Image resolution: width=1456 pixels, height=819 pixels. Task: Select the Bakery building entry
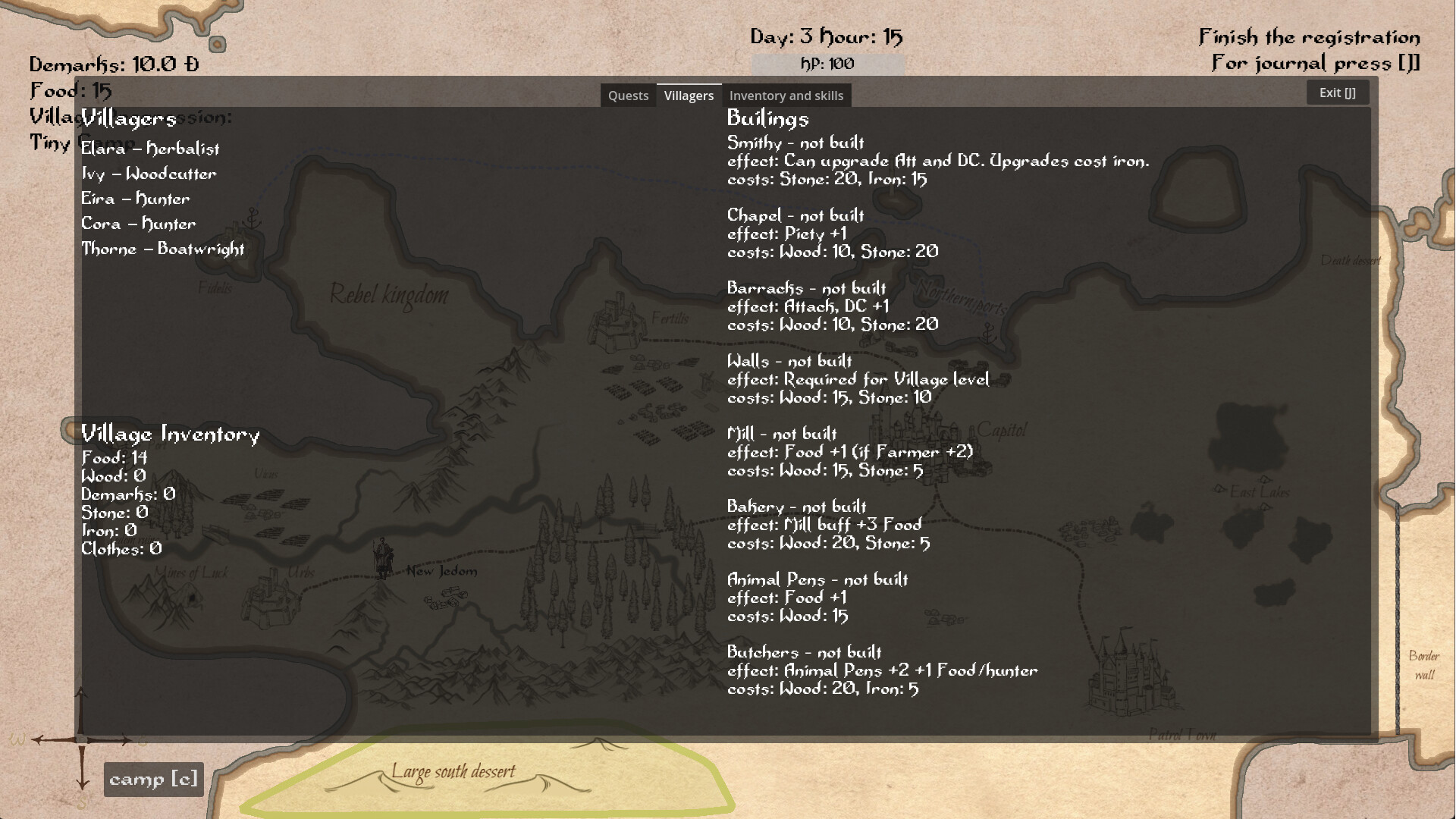pyautogui.click(x=796, y=507)
